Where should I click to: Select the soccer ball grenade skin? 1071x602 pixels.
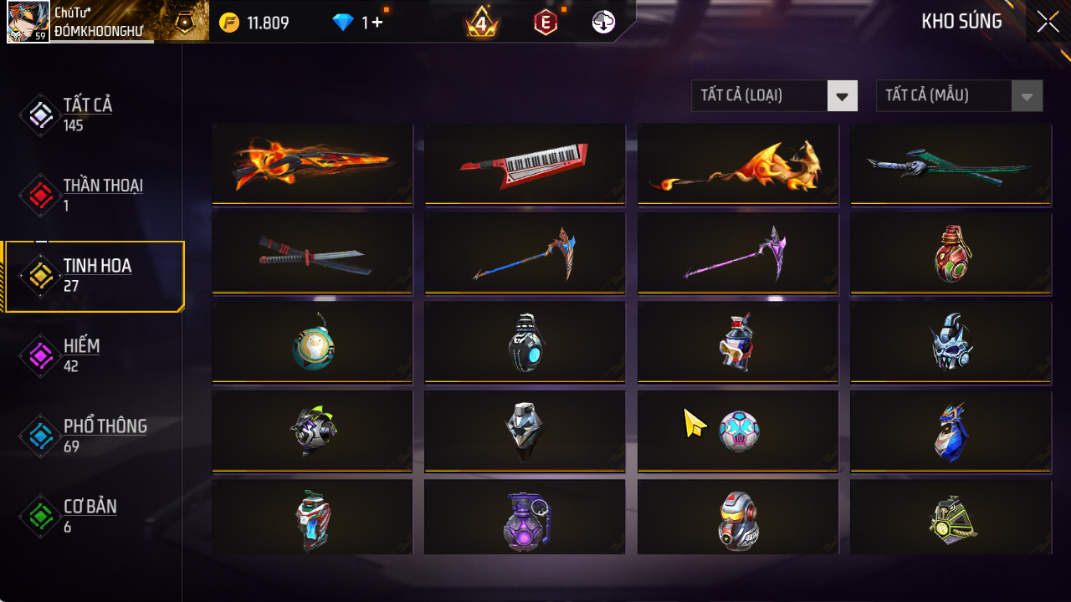[738, 431]
